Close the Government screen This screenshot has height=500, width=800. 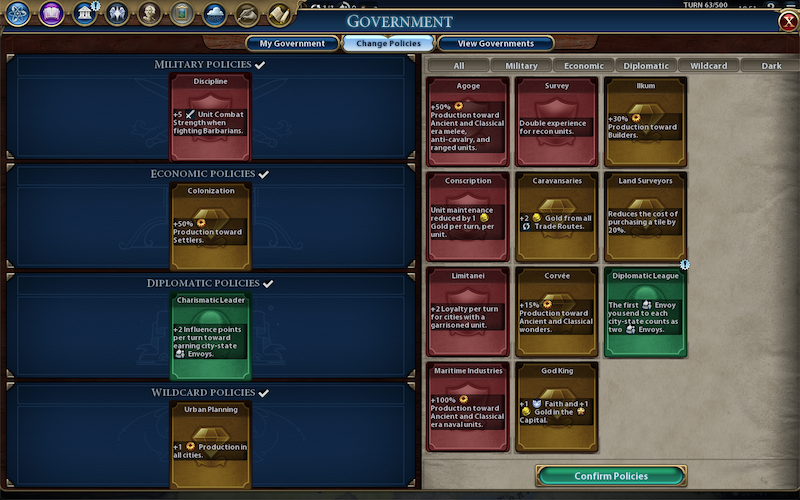pos(787,22)
